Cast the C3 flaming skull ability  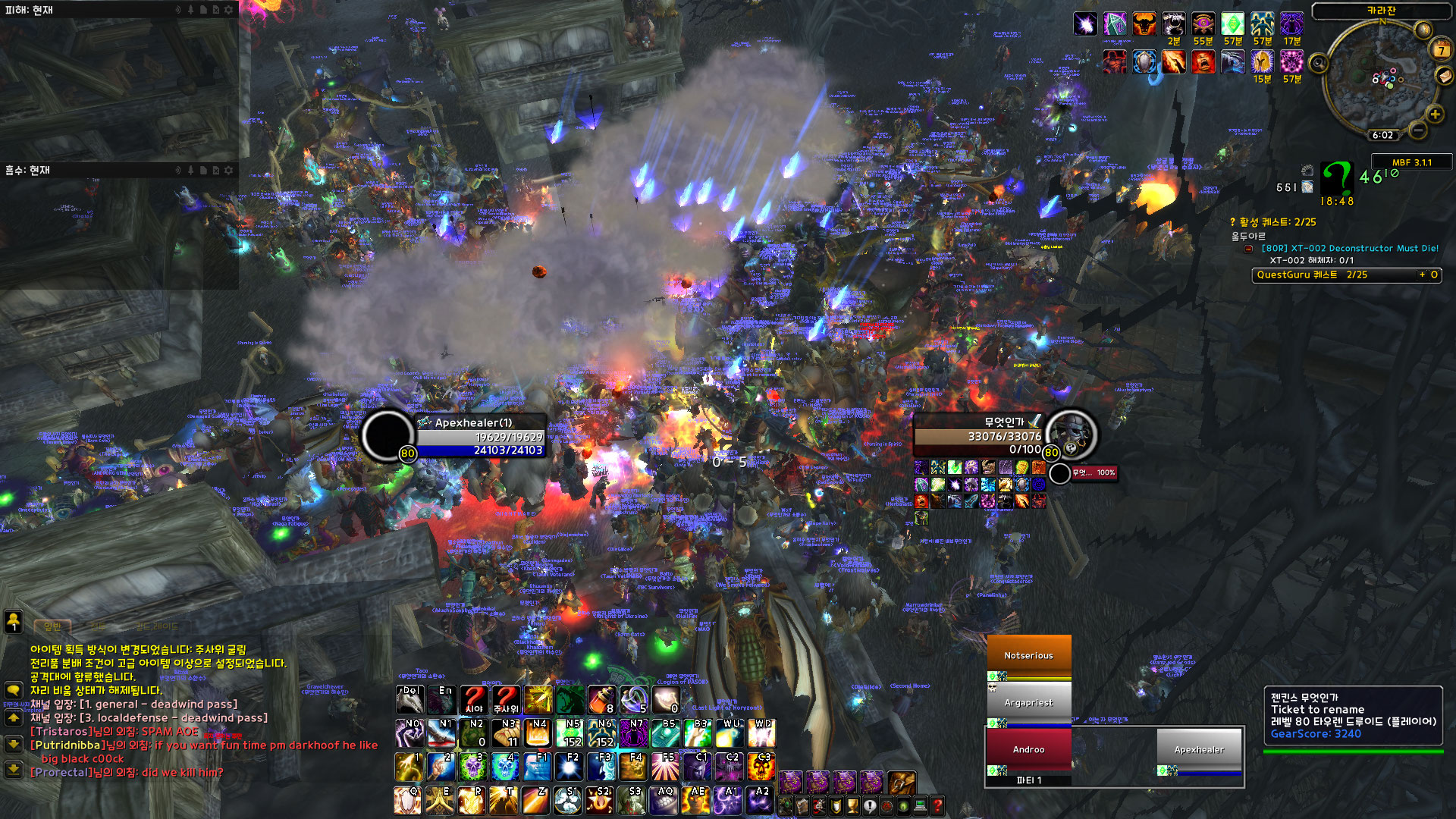[761, 767]
